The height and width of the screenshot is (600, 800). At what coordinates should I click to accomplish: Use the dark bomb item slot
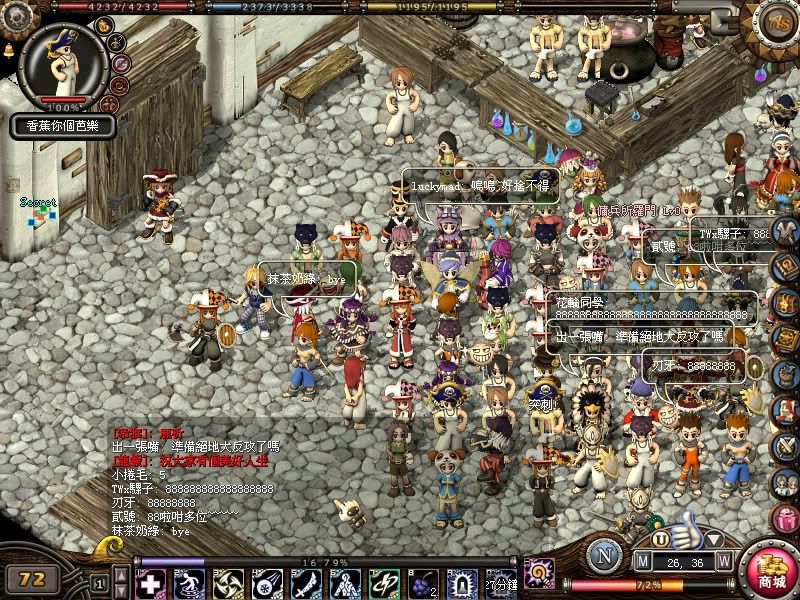pos(421,581)
